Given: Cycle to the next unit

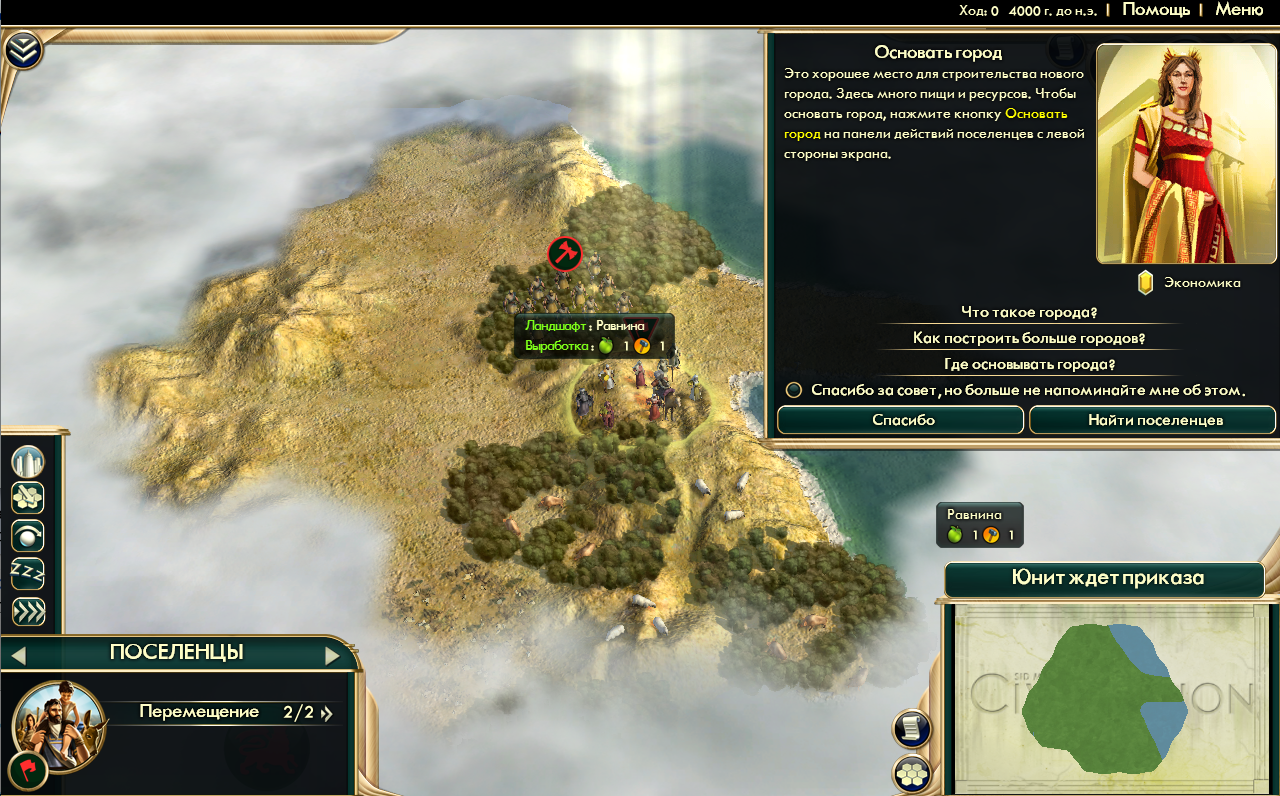Looking at the screenshot, I should click(334, 656).
